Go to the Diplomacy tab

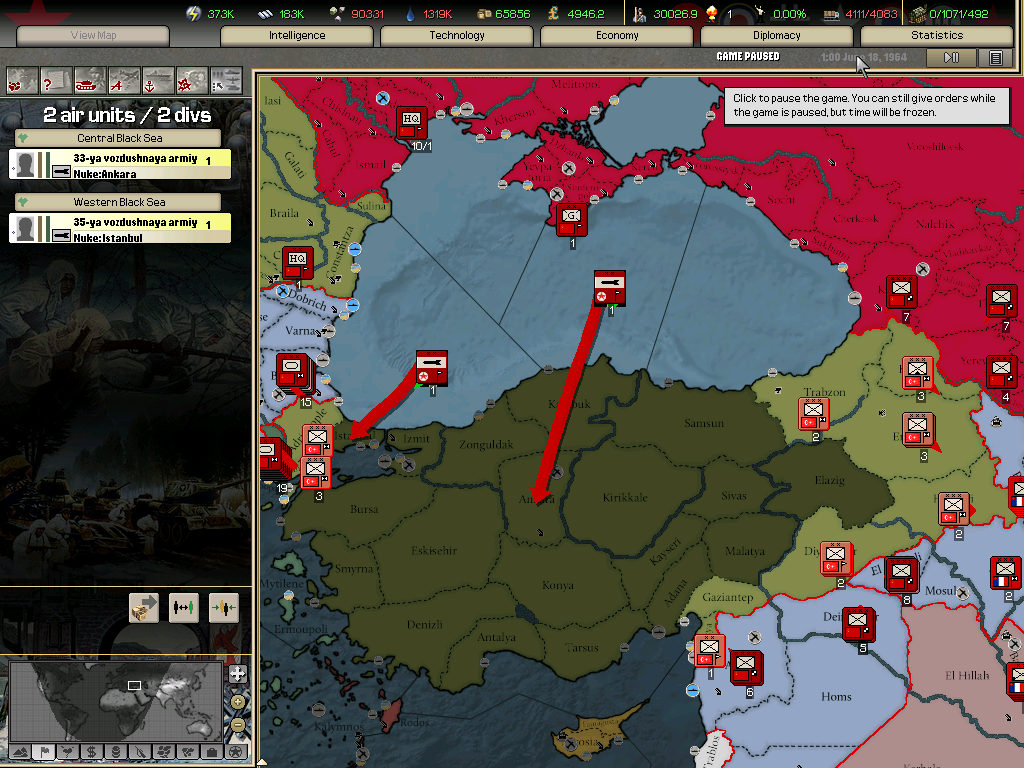(x=777, y=35)
